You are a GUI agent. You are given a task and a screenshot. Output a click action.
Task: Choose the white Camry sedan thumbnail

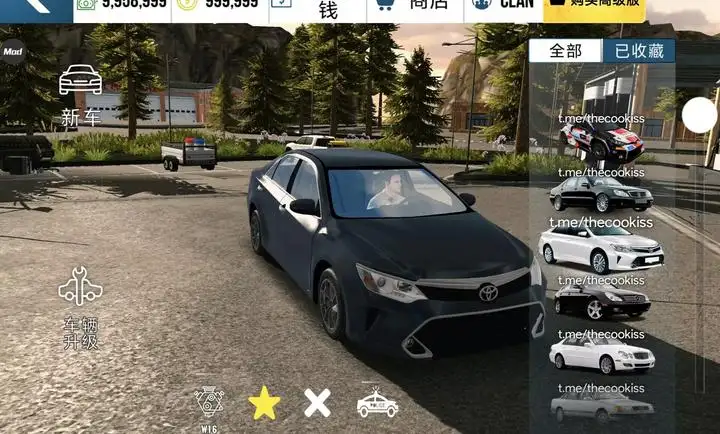point(601,248)
